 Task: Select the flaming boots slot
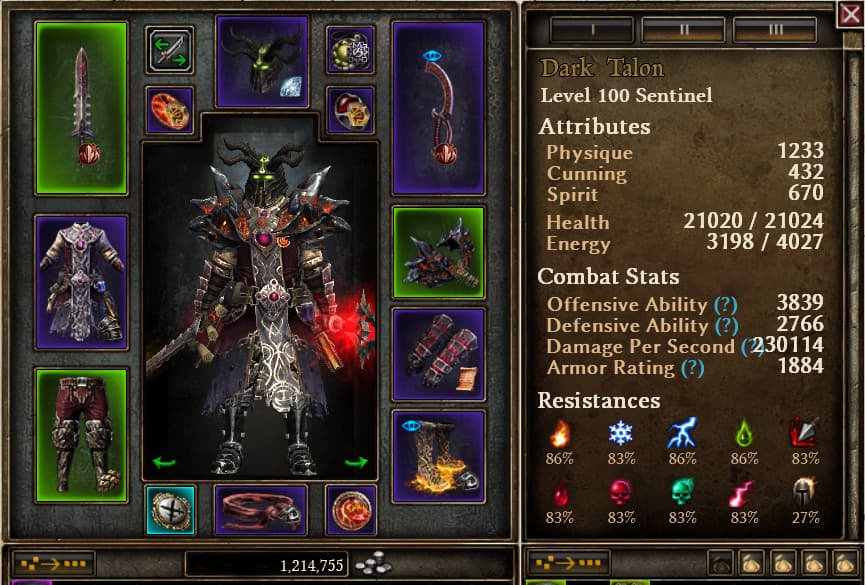[438, 456]
